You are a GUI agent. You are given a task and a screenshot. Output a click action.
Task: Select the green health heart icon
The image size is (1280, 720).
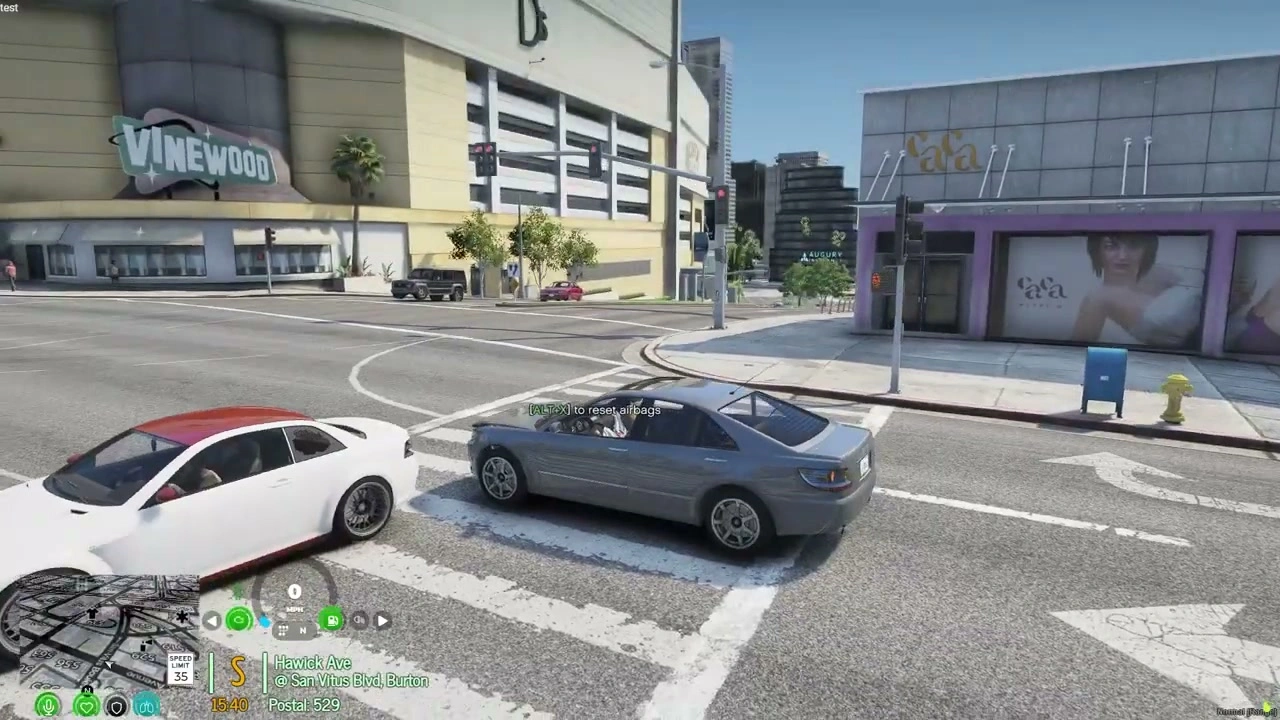tap(86, 704)
